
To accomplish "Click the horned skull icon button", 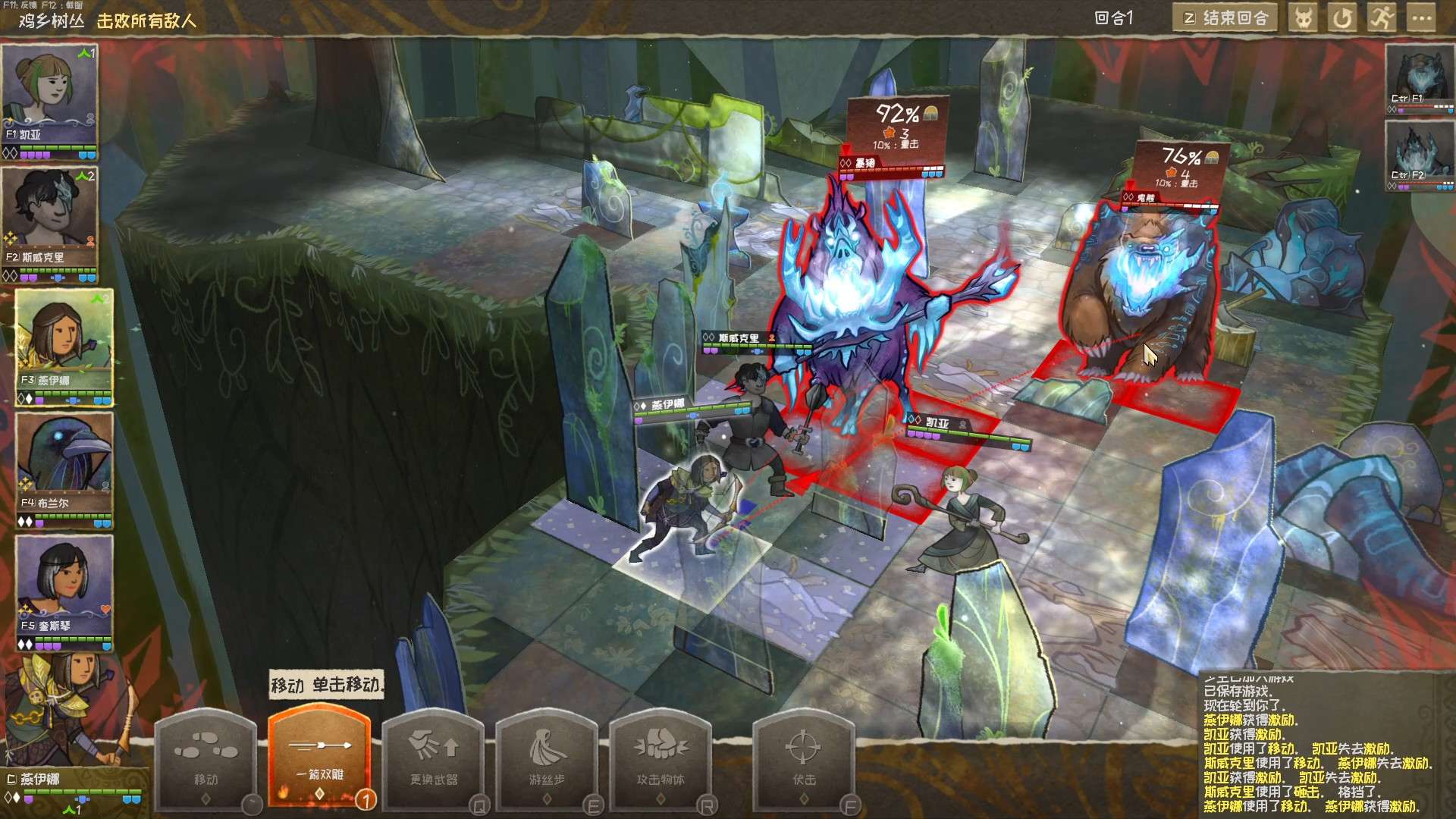I will tap(1303, 18).
